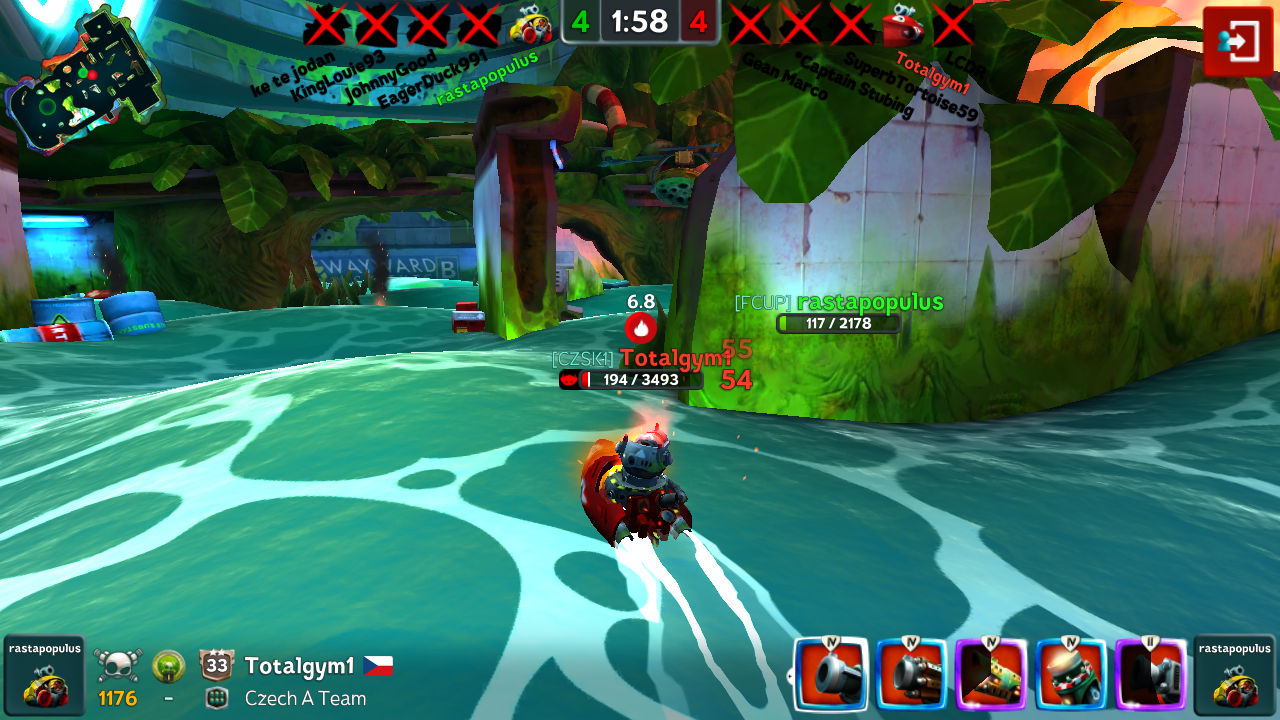
Task: Select the riveted bronze cannon weapon slot
Action: pos(911,676)
